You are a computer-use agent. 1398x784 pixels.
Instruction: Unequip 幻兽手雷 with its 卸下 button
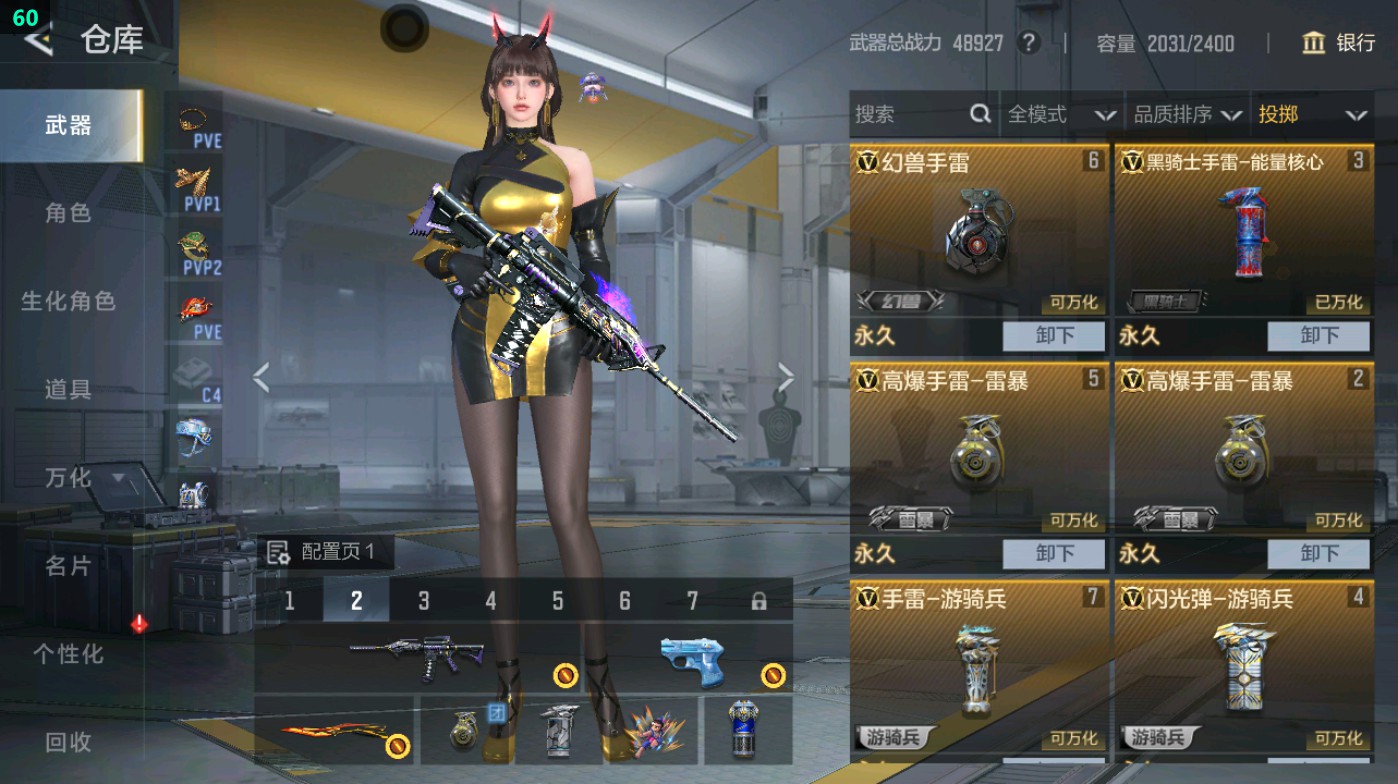pyautogui.click(x=1055, y=337)
